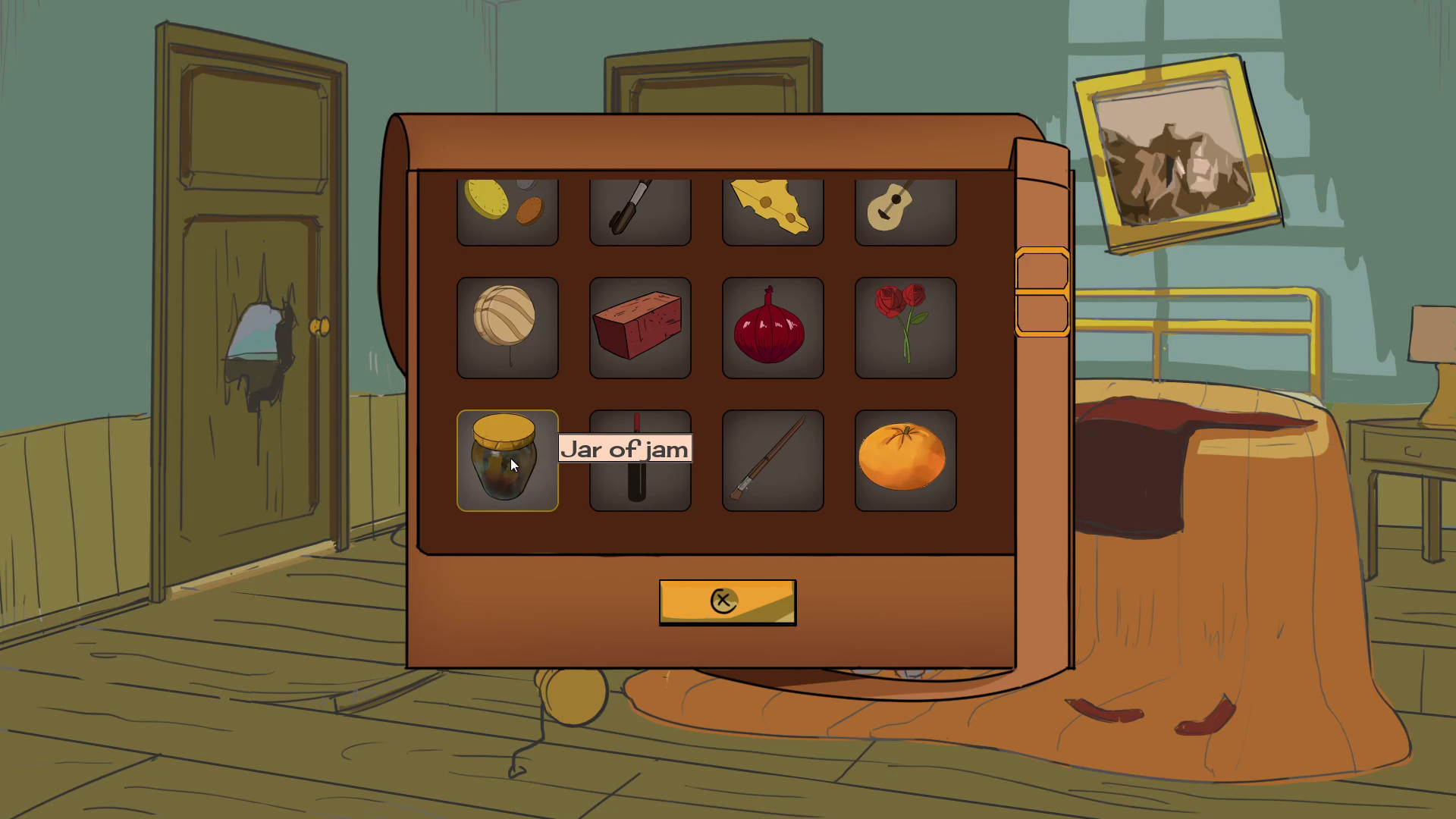Viewport: 1456px width, 819px height.
Task: Choose the red onion slot
Action: (772, 327)
